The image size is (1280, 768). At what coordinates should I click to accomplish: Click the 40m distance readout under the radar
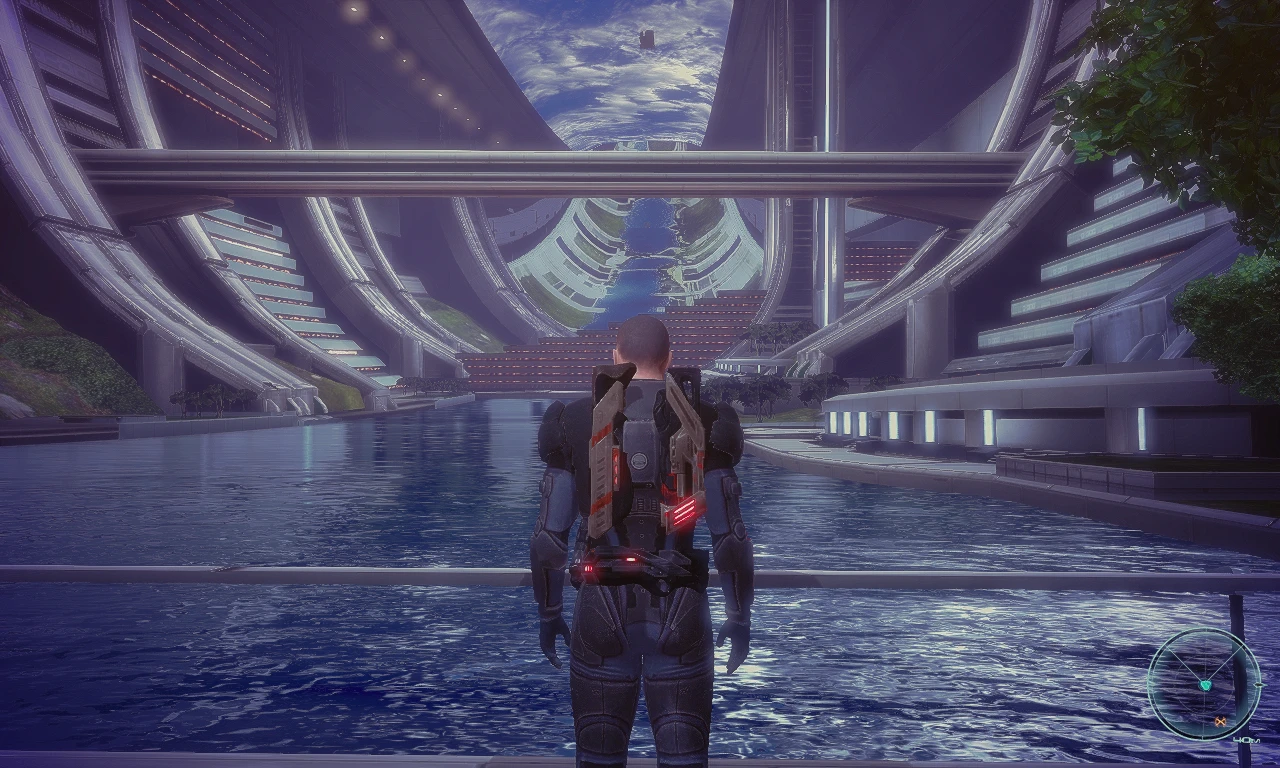pyautogui.click(x=1246, y=739)
